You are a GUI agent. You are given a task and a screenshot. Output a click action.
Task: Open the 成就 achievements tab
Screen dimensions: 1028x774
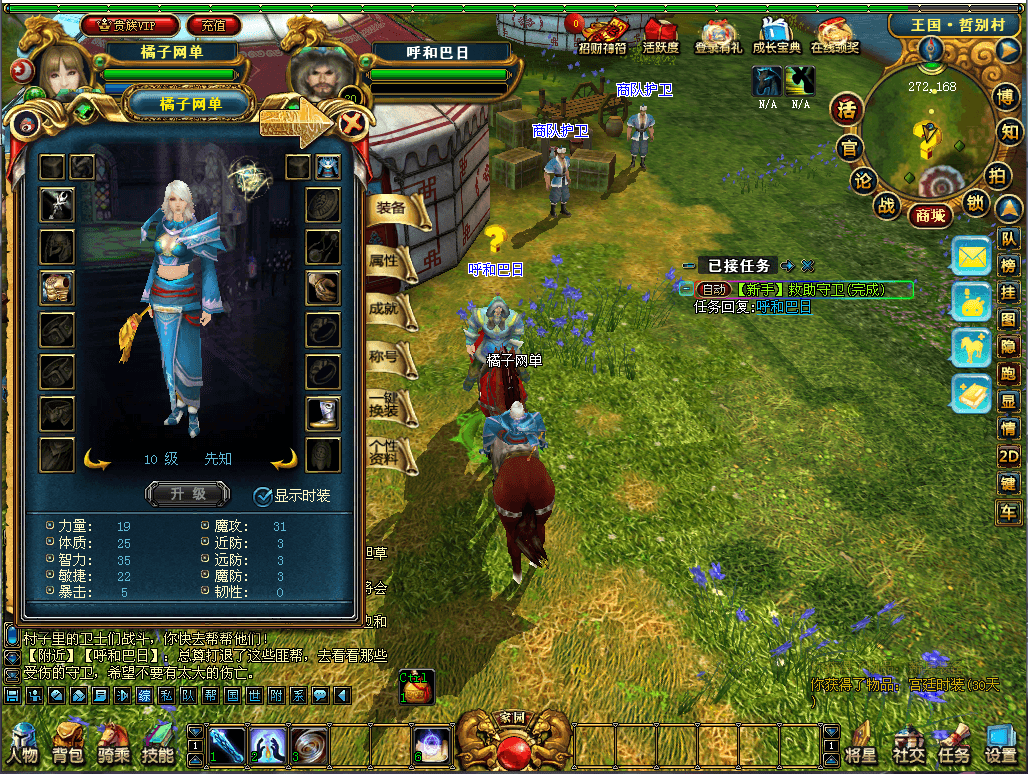386,309
